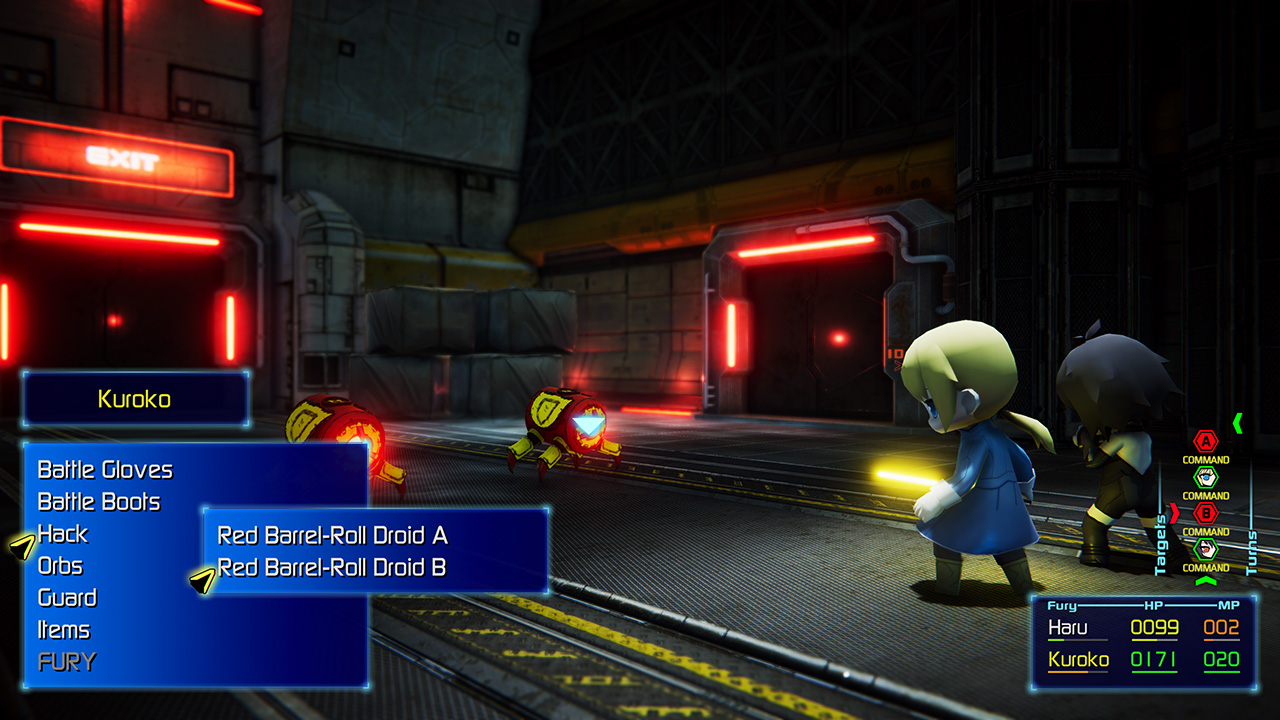Select the red B hexagon turn icon
This screenshot has width=1280, height=720.
point(1205,514)
